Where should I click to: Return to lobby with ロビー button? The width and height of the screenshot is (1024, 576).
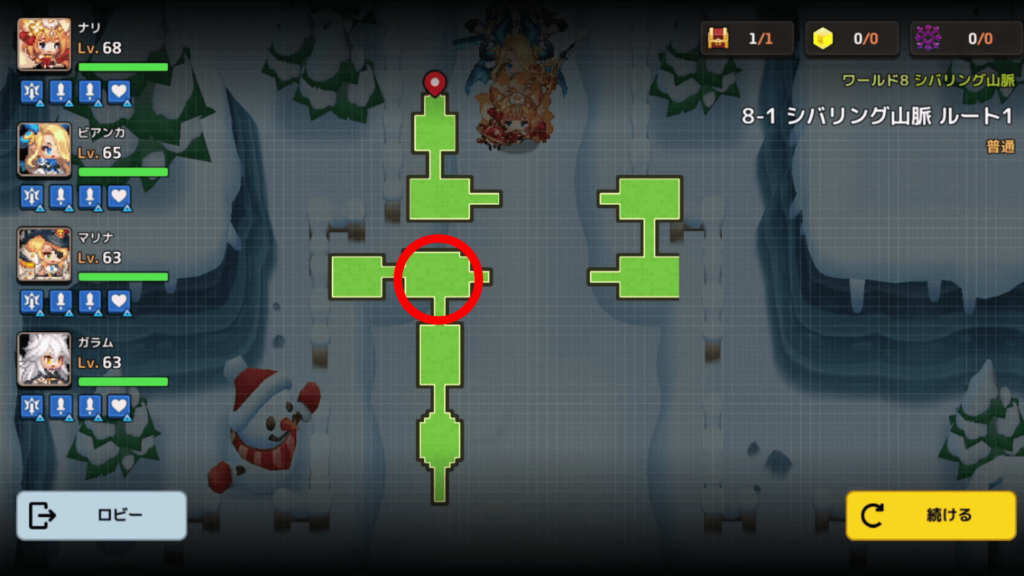[101, 516]
